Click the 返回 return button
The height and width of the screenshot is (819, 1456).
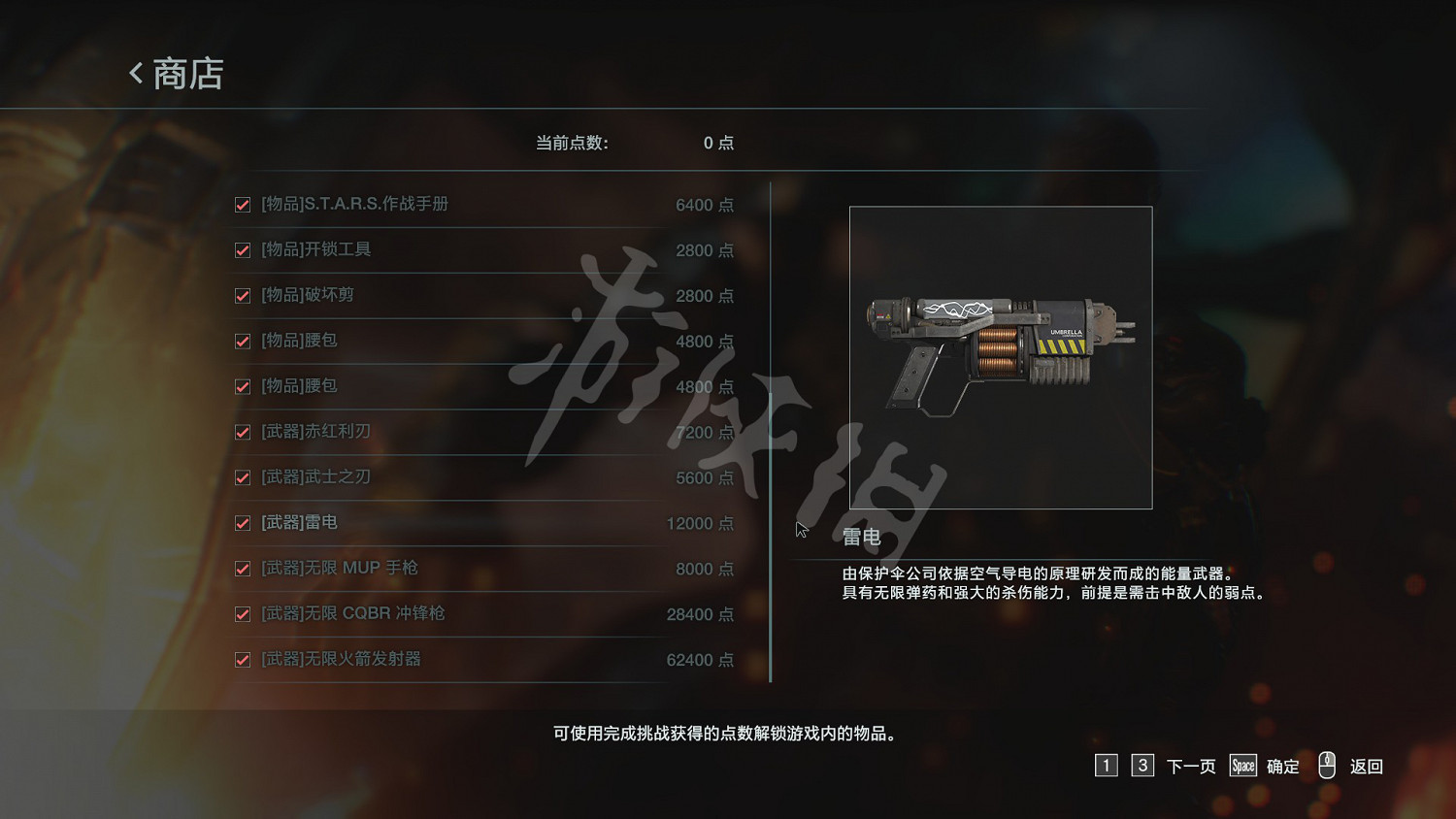pos(1367,766)
